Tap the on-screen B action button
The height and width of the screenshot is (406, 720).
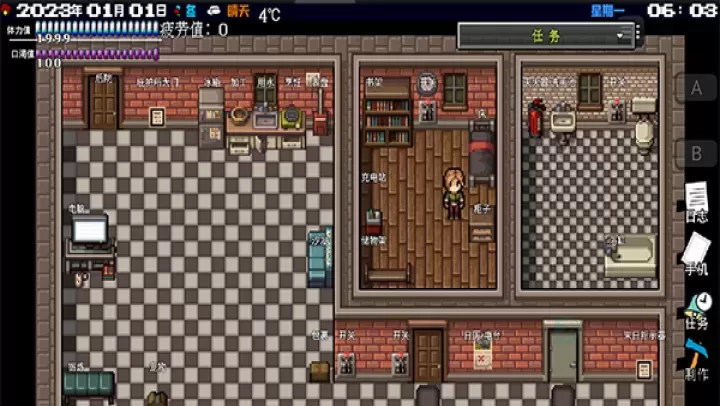tap(697, 153)
